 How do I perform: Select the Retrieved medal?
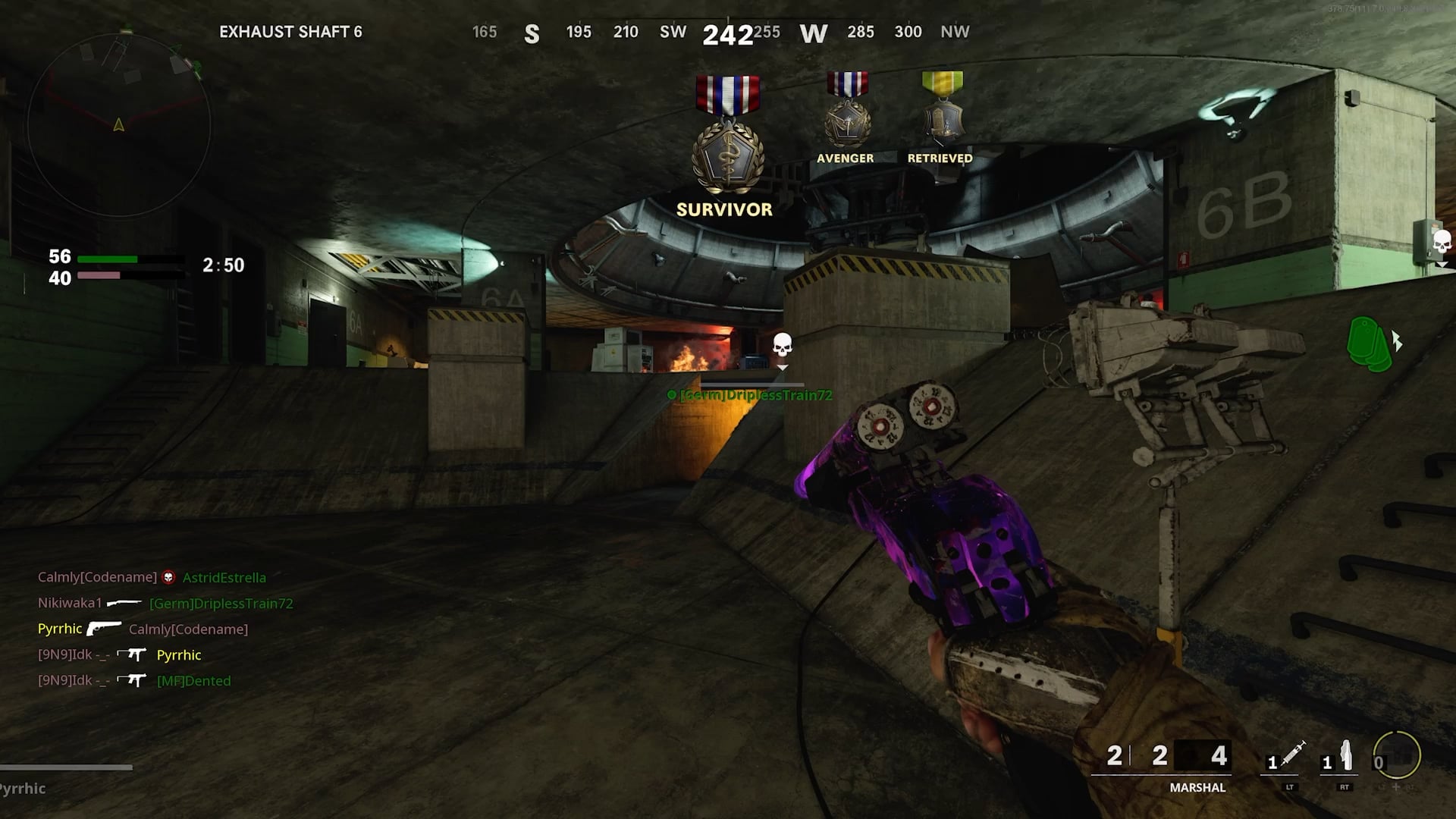pyautogui.click(x=942, y=112)
